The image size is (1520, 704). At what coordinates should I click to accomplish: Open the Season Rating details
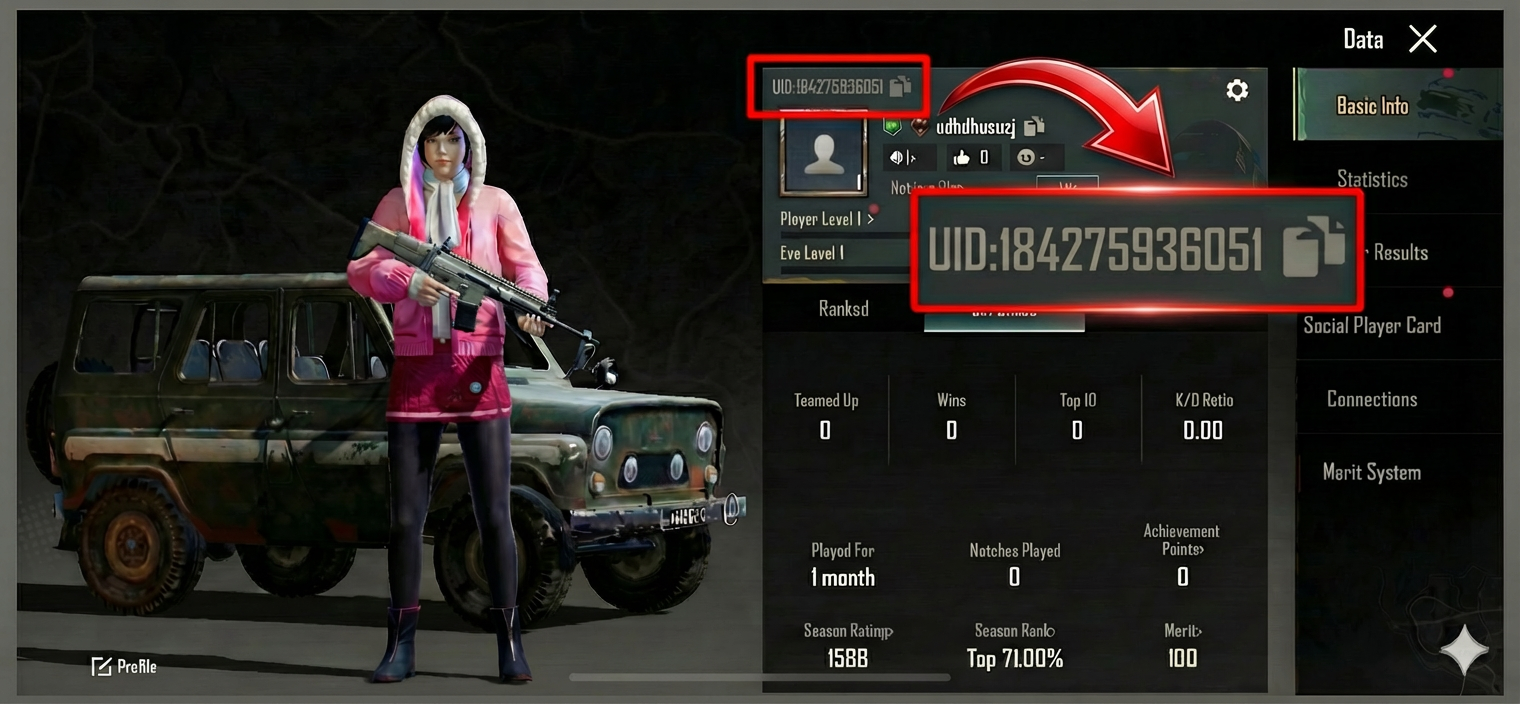click(848, 631)
